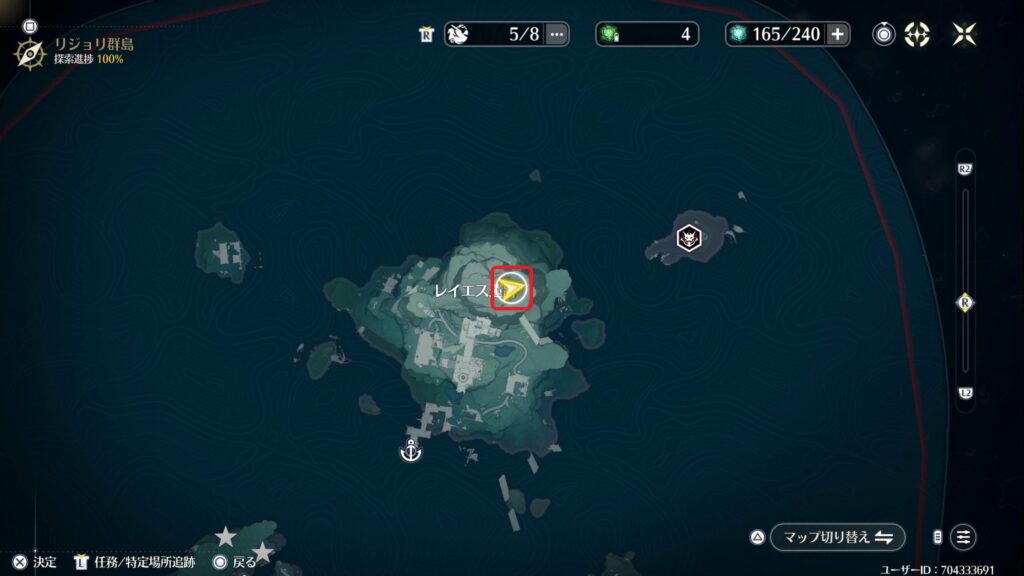This screenshot has height=576, width=1024.
Task: Select the star marker on the southern island
Action: coord(226,537)
